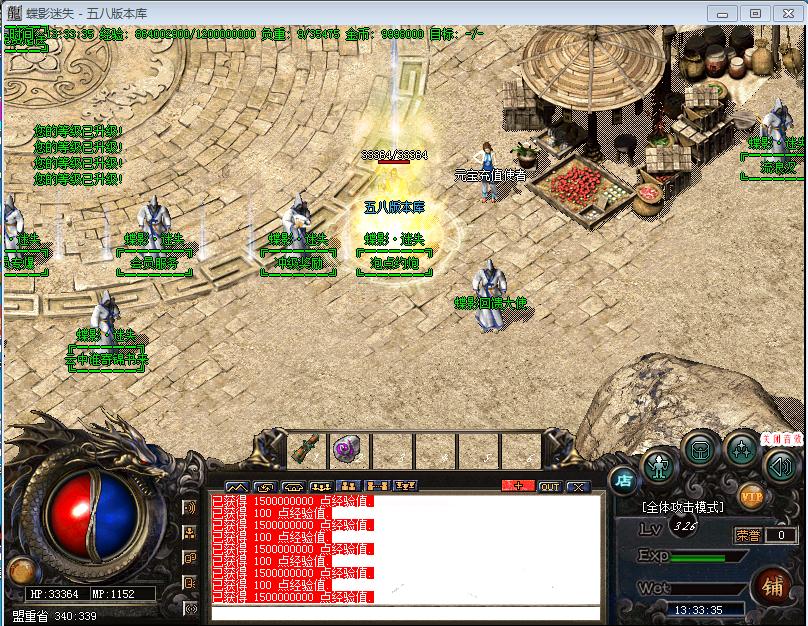The width and height of the screenshot is (808, 626).
Task: Open the 铺 stall button
Action: point(773,584)
